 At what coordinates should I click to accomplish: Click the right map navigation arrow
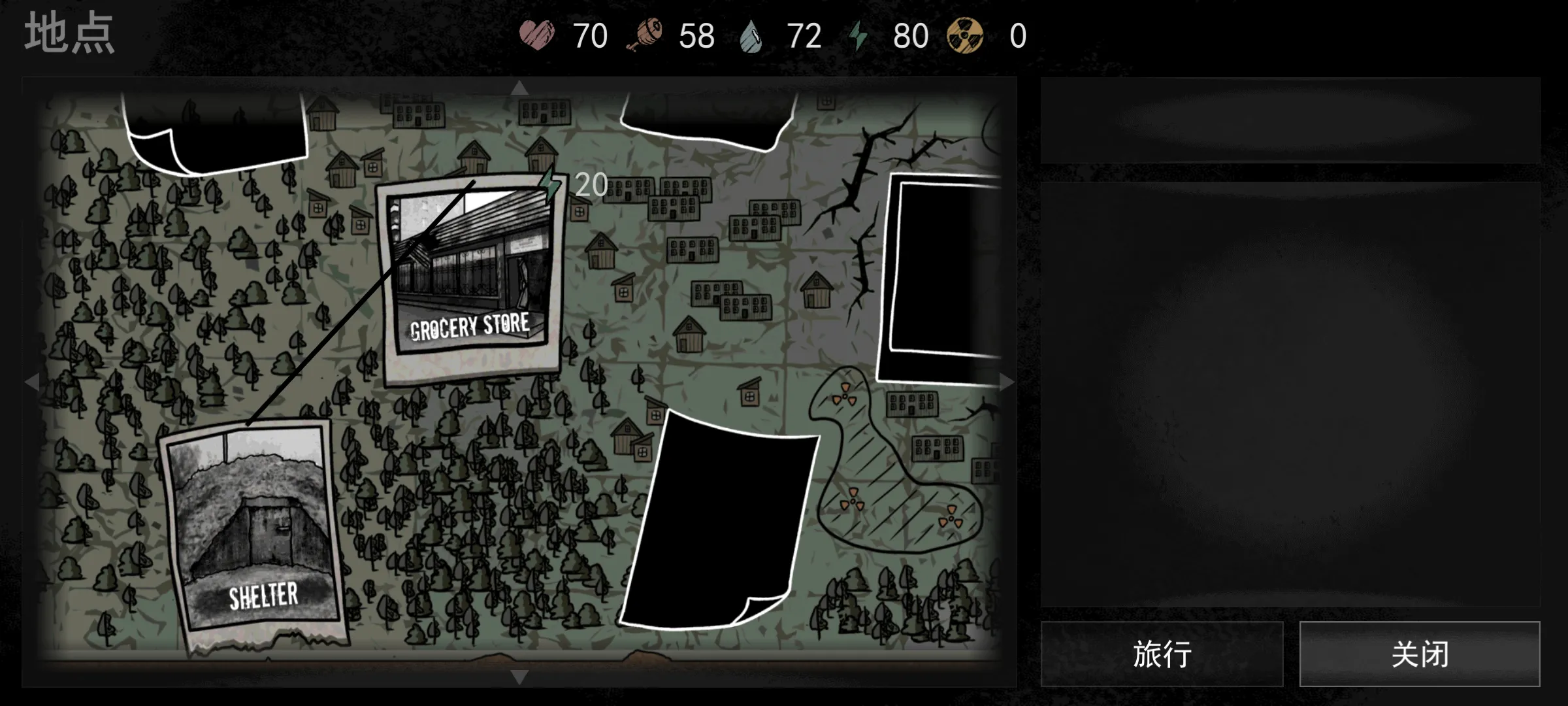click(x=1006, y=382)
